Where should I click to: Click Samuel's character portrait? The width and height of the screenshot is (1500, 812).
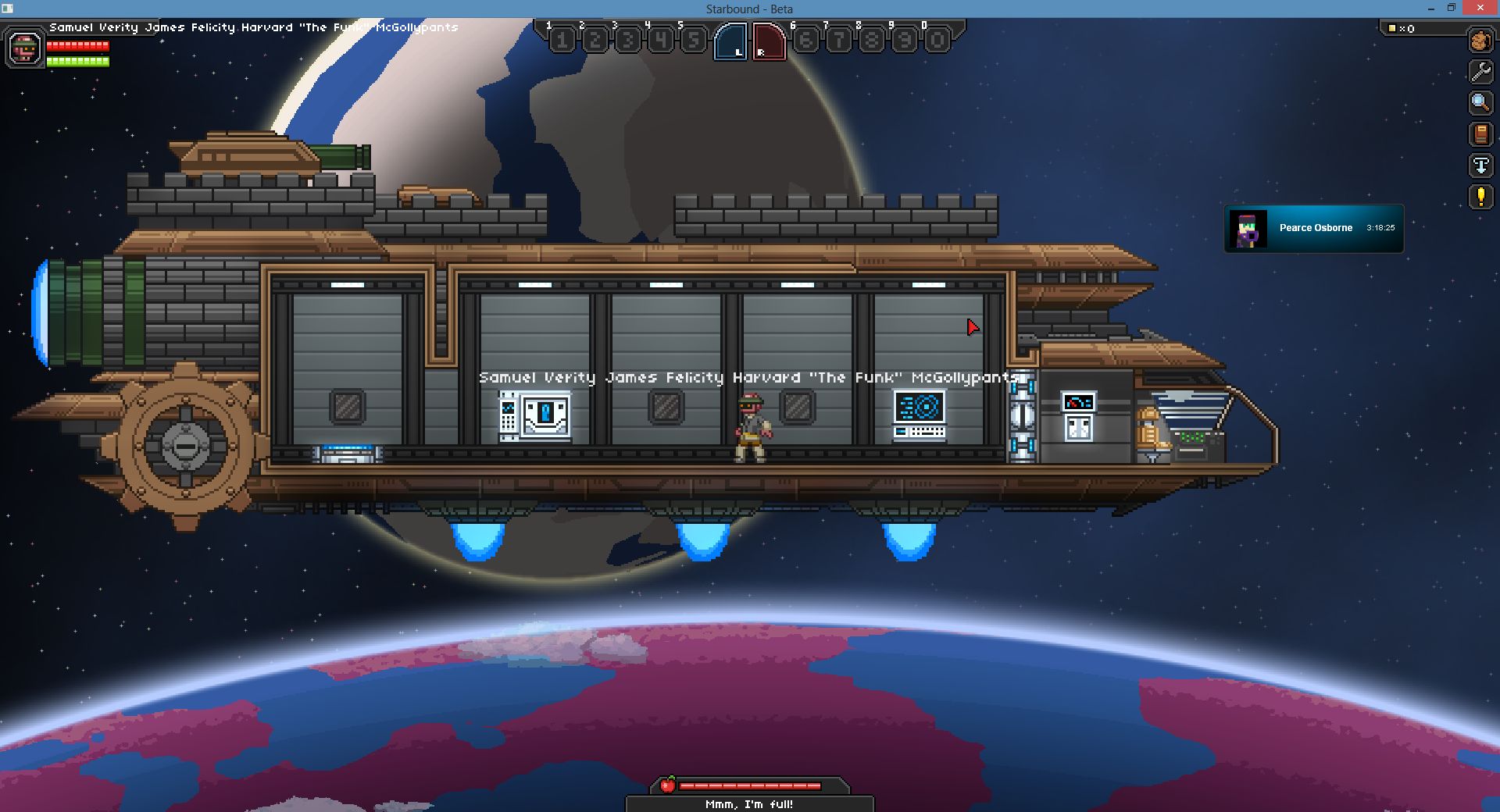tap(23, 48)
